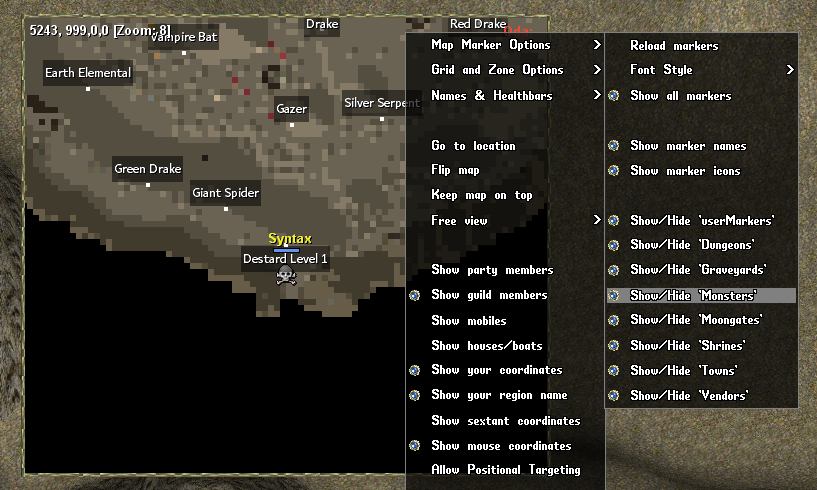Image resolution: width=817 pixels, height=490 pixels.
Task: Choose the Go to location entry
Action: (473, 146)
